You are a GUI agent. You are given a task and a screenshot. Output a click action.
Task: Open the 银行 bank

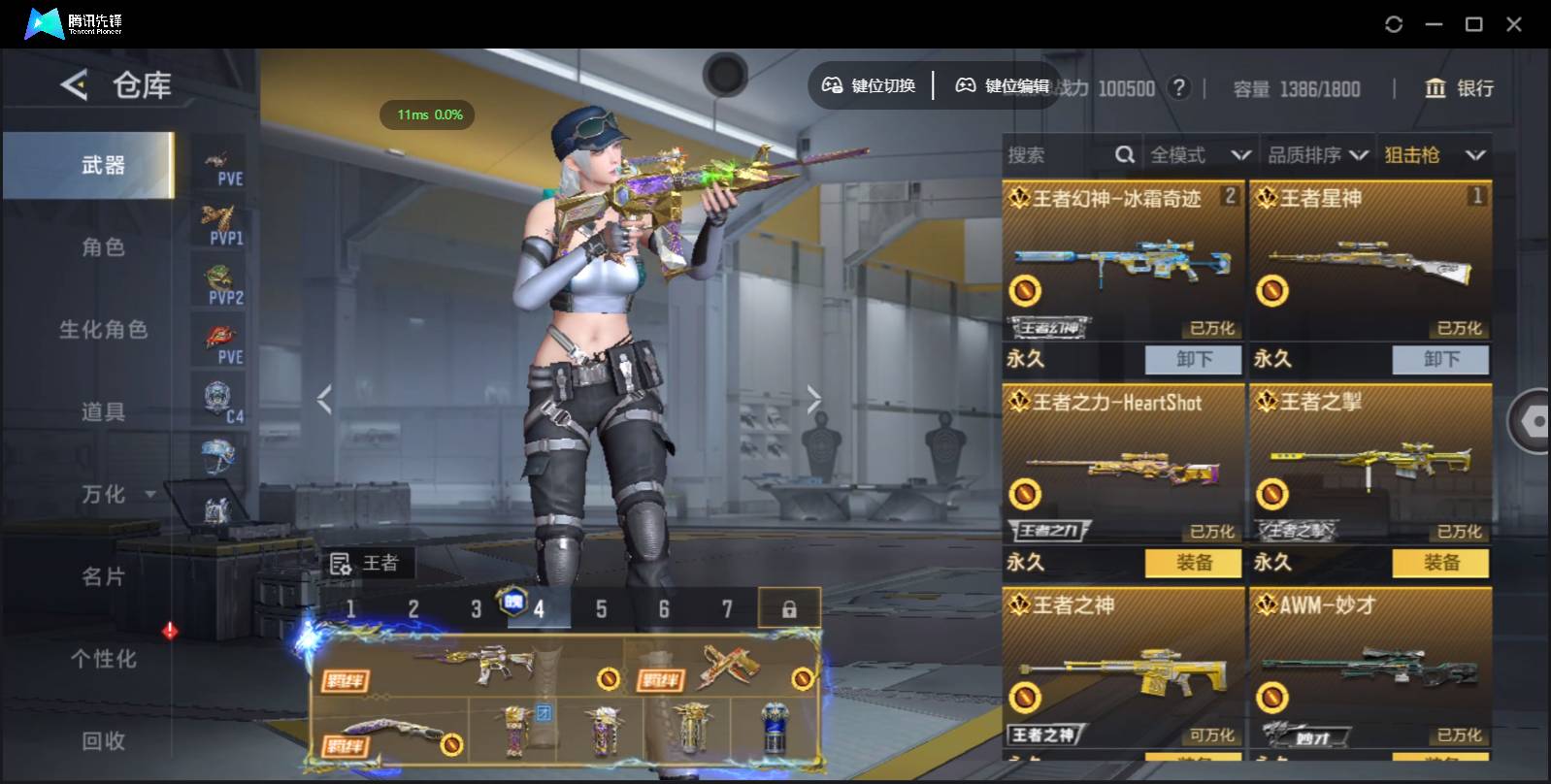point(1459,88)
